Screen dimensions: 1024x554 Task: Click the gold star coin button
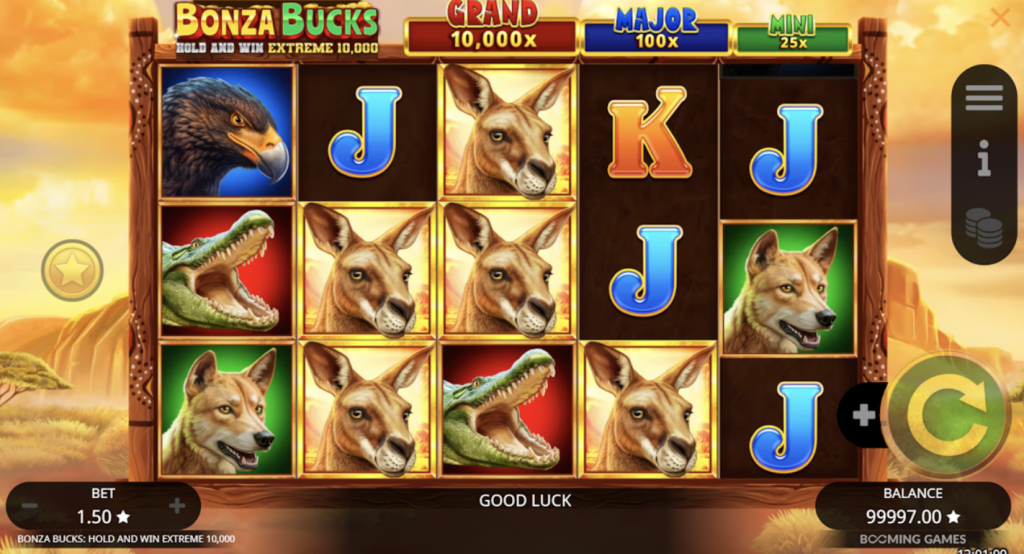click(x=72, y=270)
